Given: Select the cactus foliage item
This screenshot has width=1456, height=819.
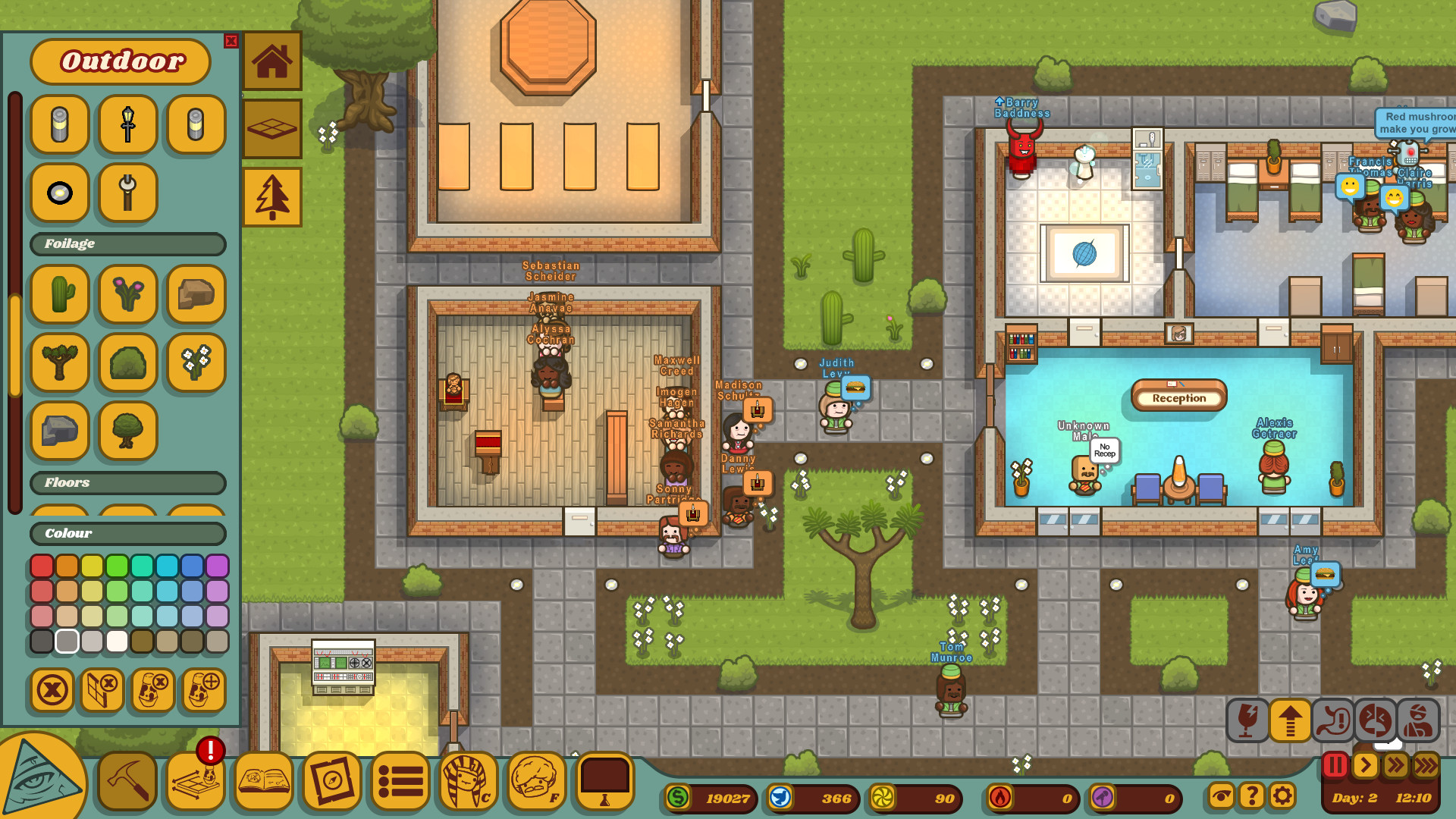Looking at the screenshot, I should click(x=59, y=295).
